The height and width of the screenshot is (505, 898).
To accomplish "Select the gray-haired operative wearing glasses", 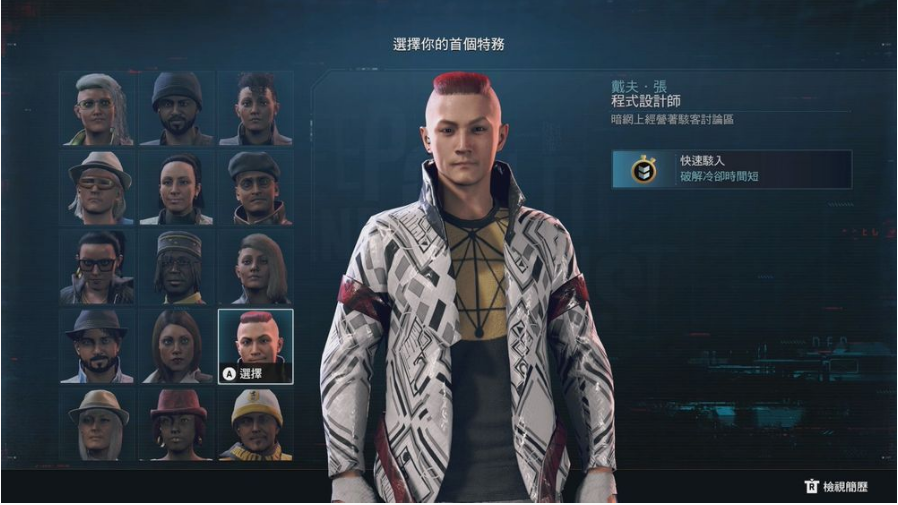I will click(x=97, y=108).
